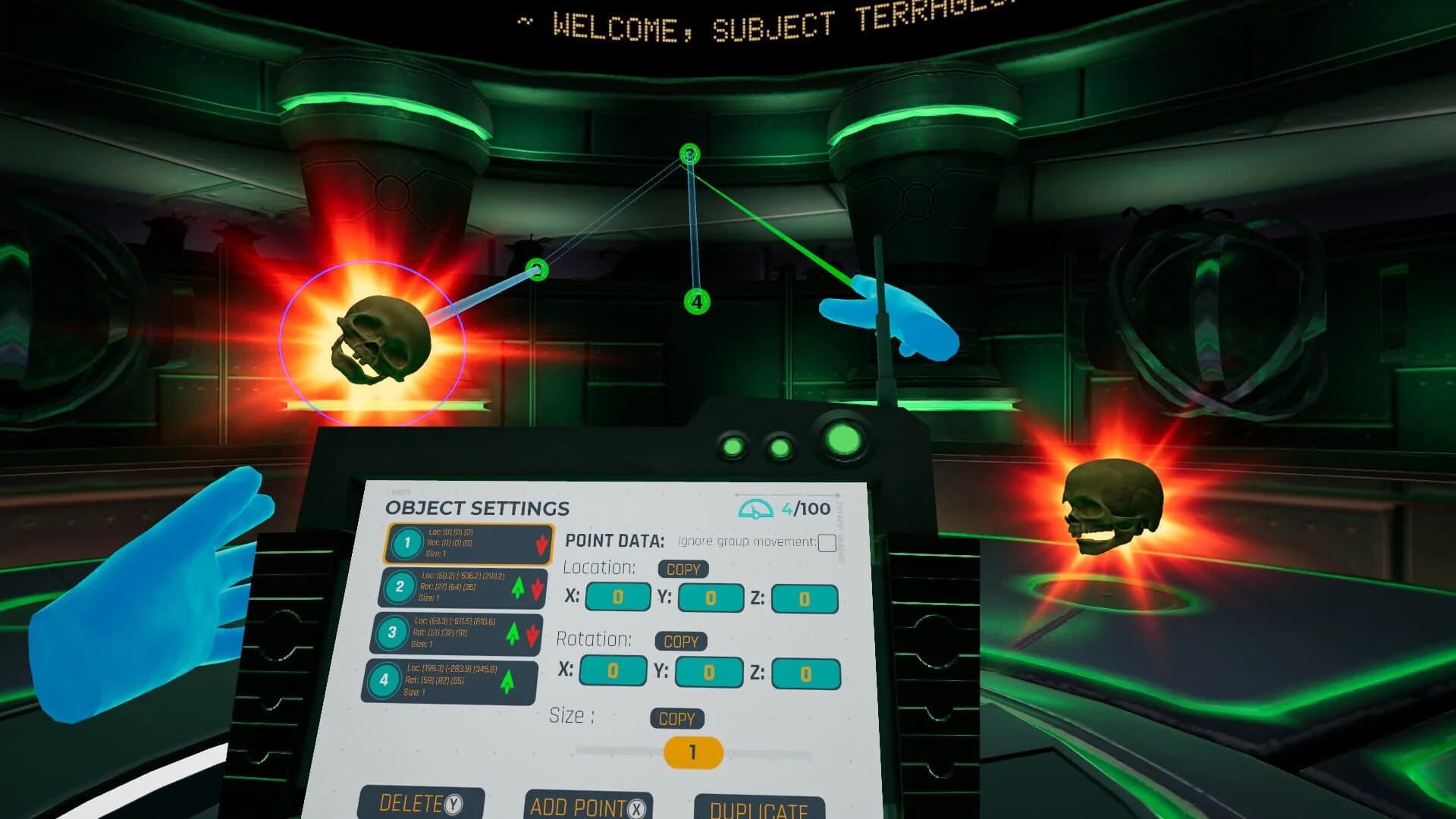Click COPY next to Rotation

click(680, 642)
